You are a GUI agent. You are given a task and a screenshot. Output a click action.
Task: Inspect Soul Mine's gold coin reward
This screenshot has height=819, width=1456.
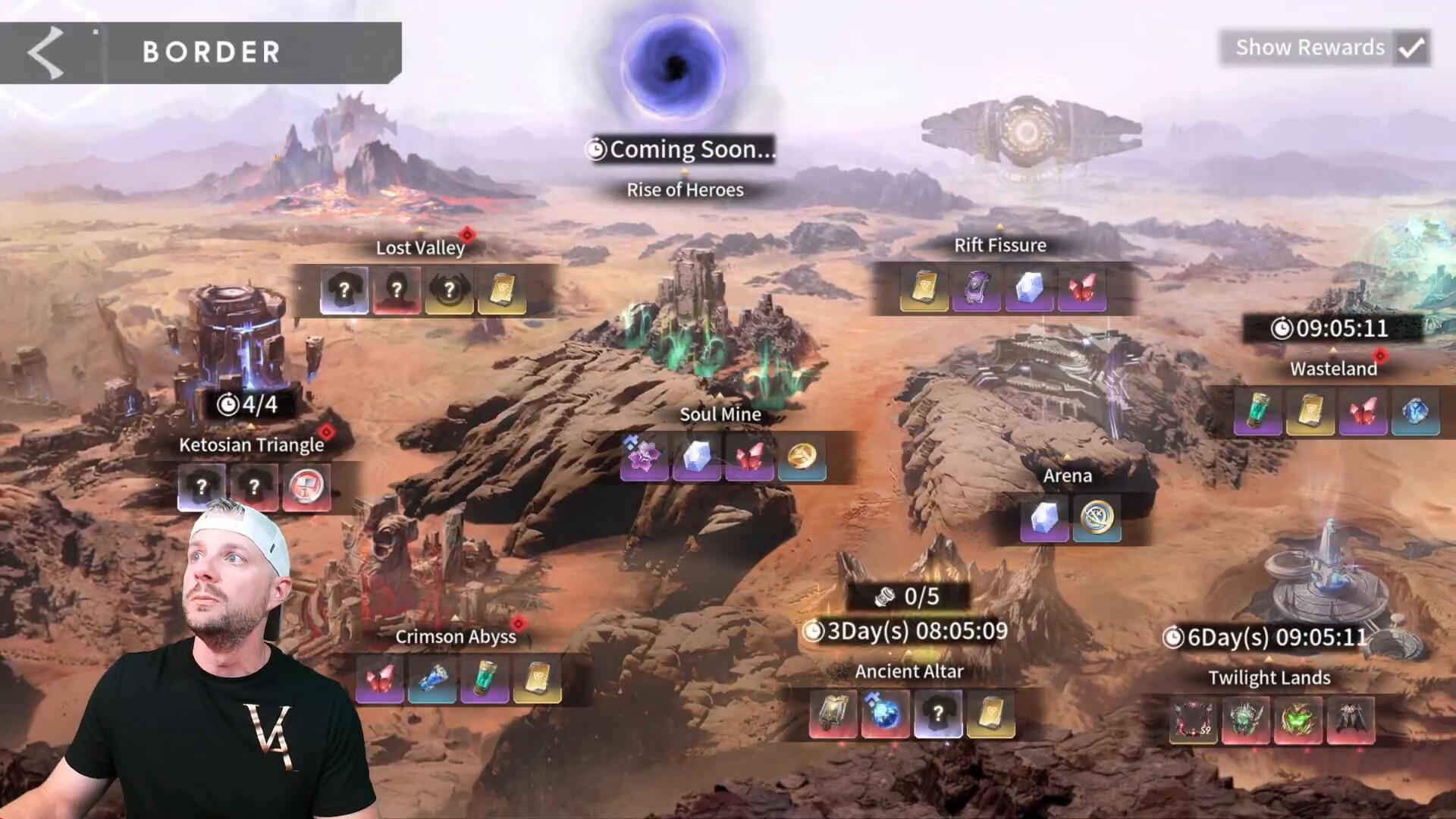[x=802, y=457]
